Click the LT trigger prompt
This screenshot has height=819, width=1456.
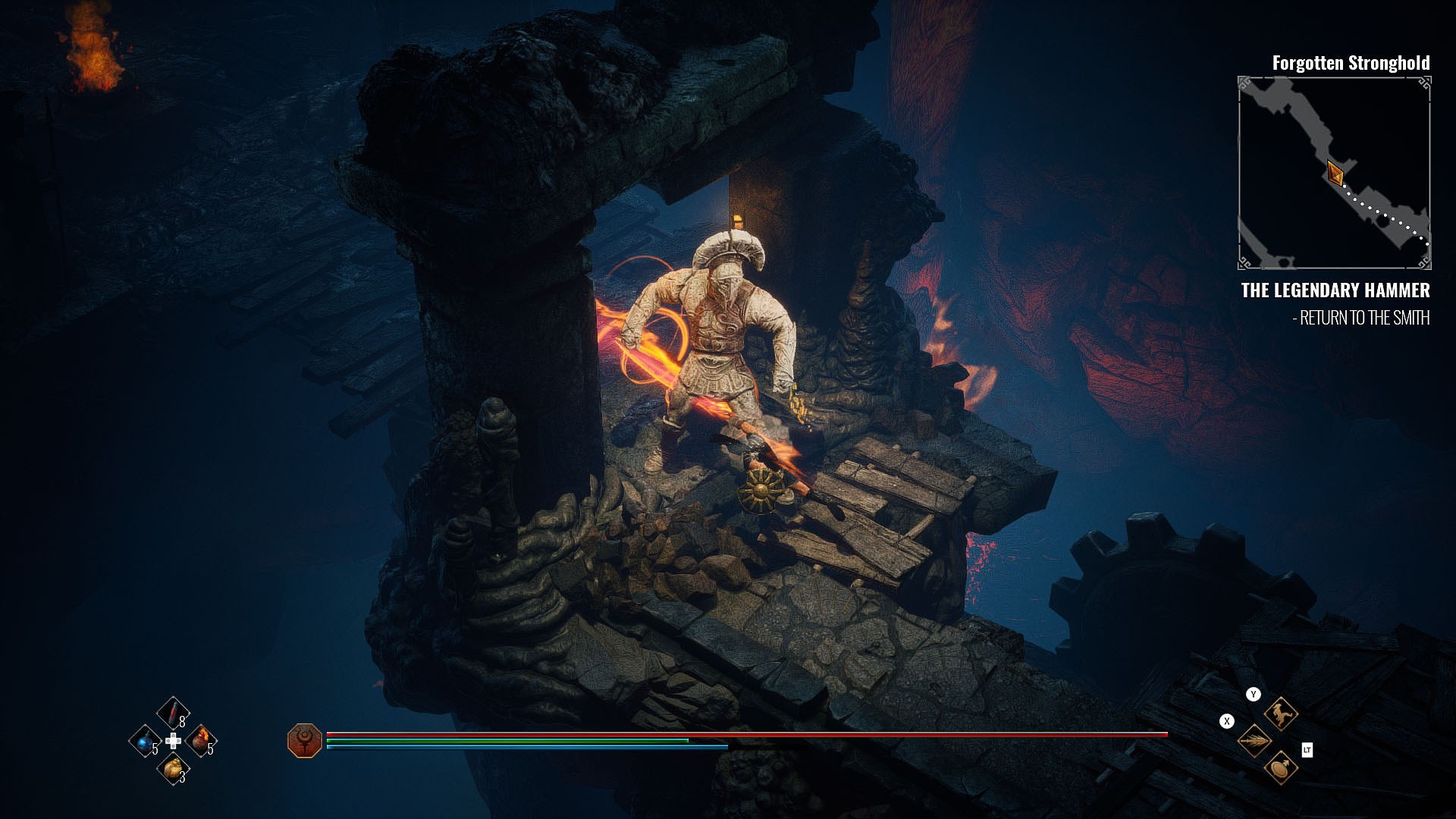(1307, 750)
